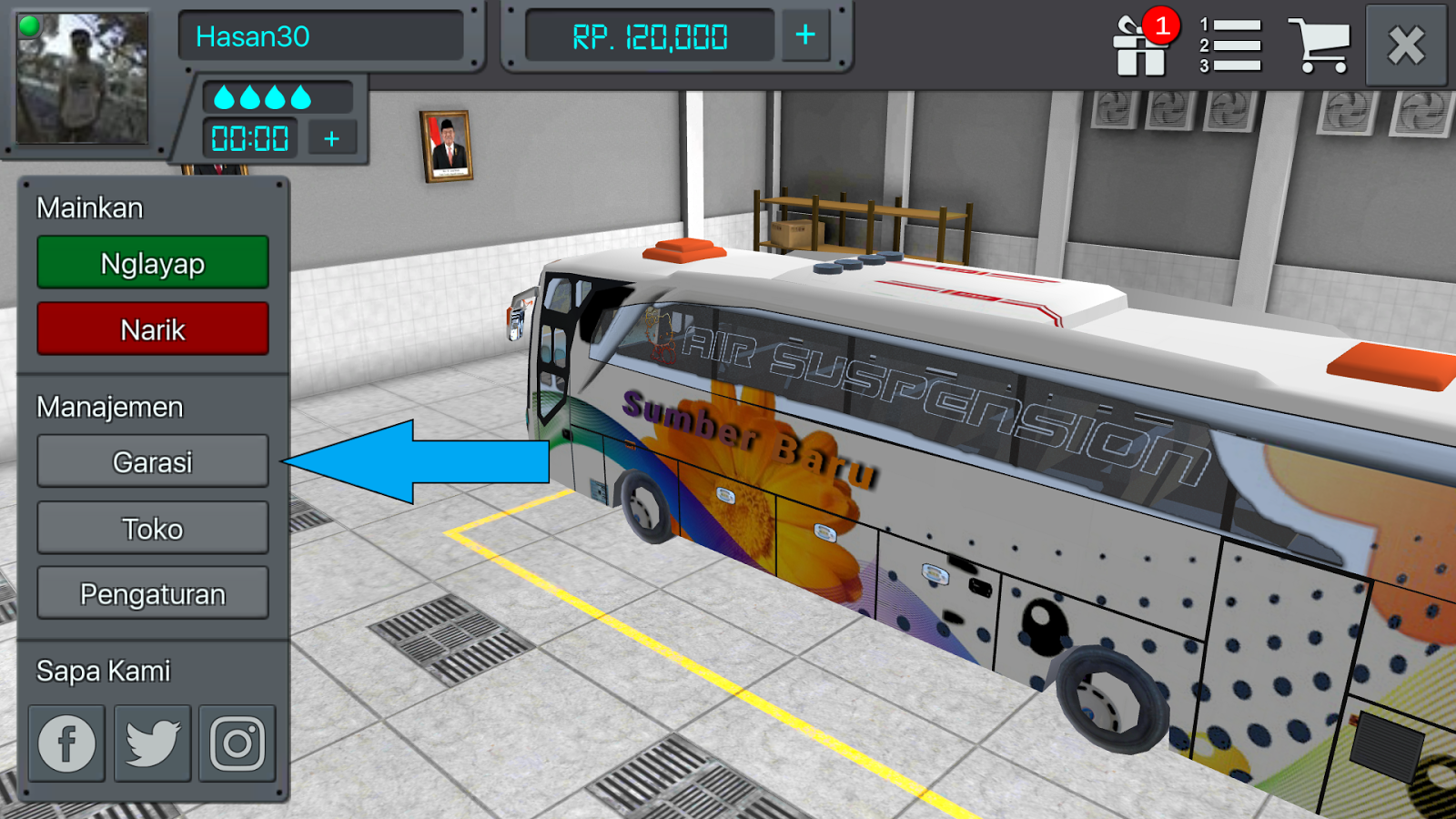
Task: Open the Instagram page icon
Action: (x=237, y=743)
